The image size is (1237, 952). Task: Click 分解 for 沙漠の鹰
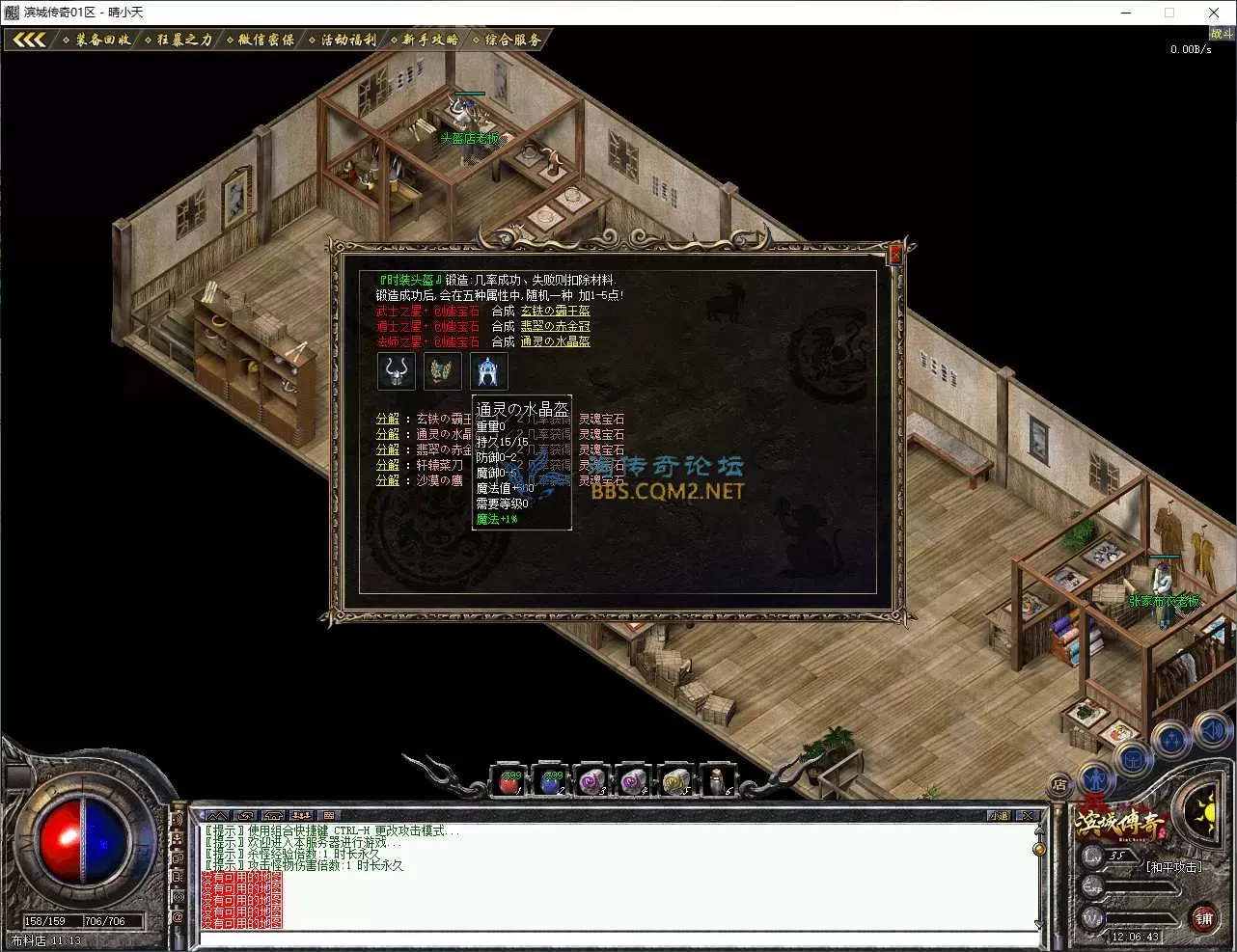click(387, 480)
